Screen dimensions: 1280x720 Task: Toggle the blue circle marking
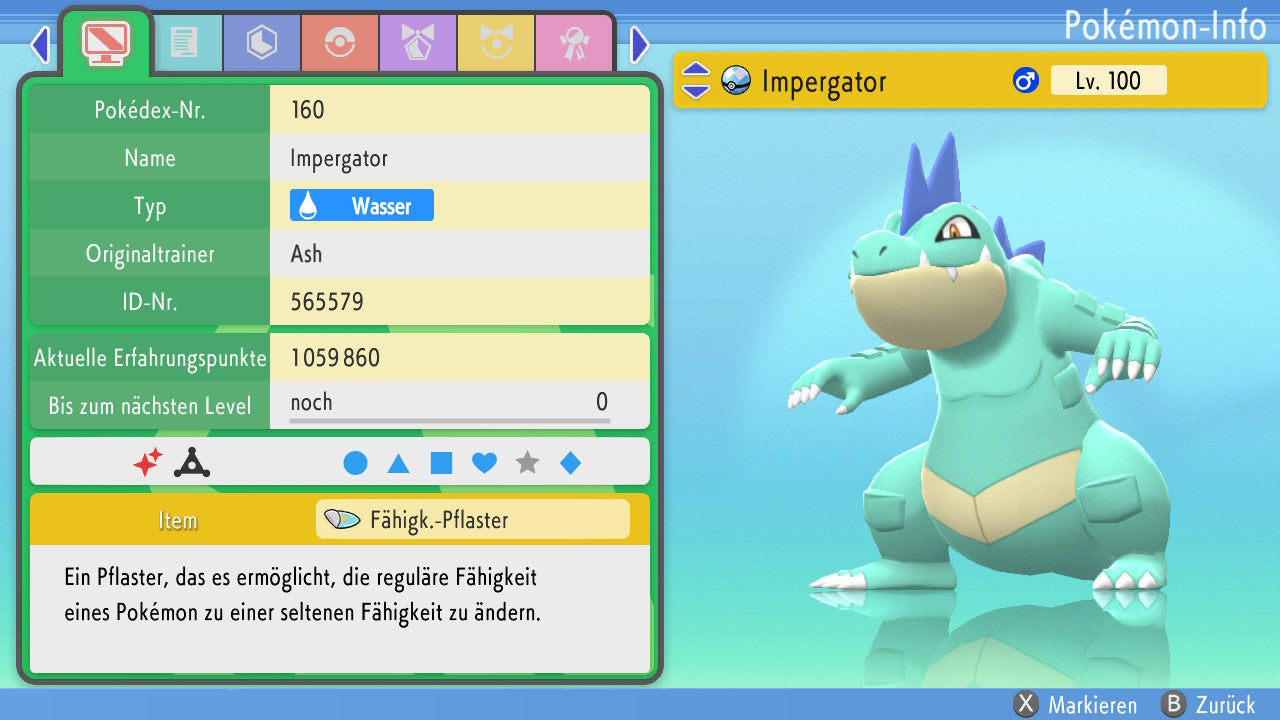[355, 463]
